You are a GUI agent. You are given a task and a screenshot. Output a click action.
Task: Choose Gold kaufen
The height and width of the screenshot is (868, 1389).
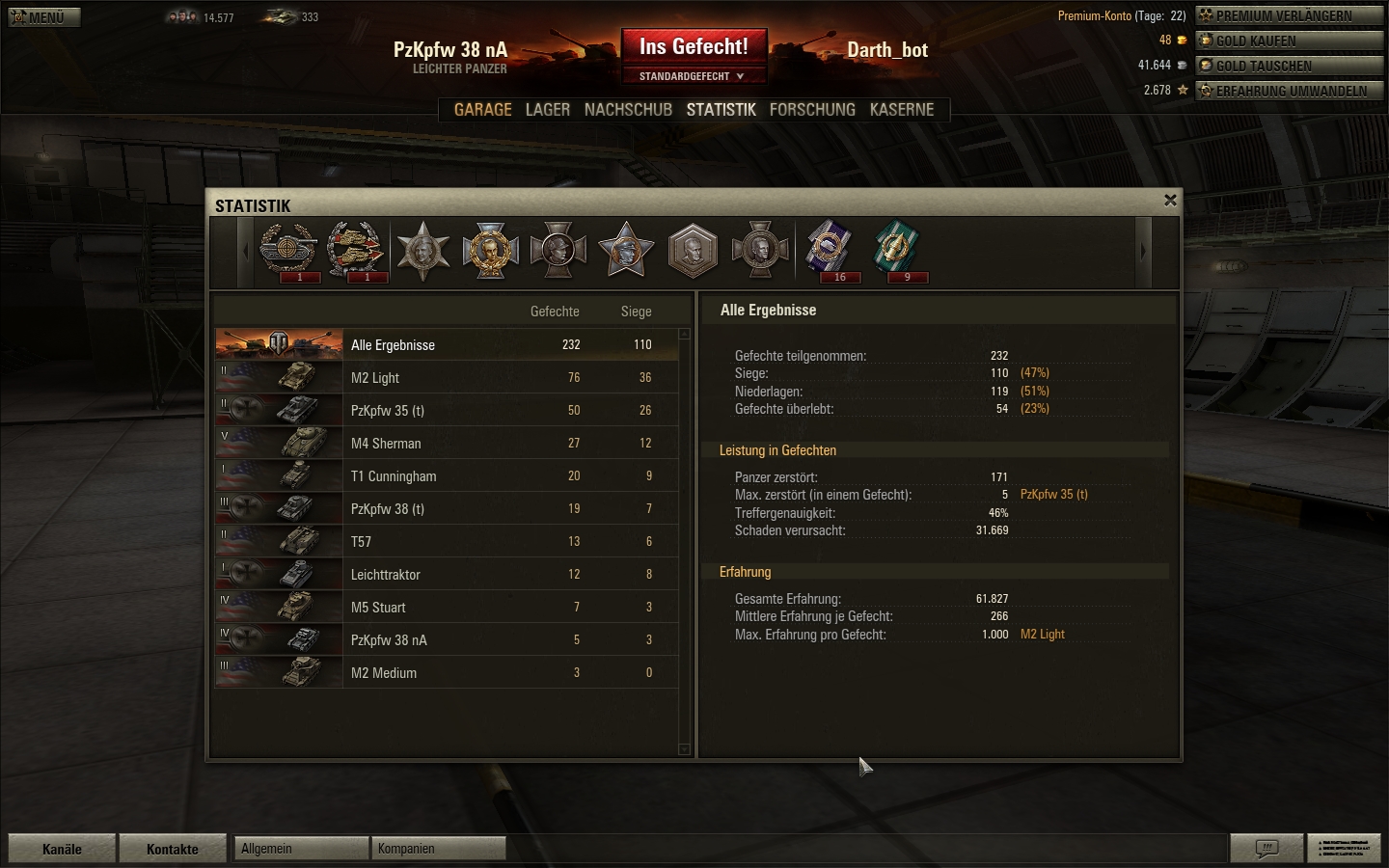click(x=1289, y=41)
